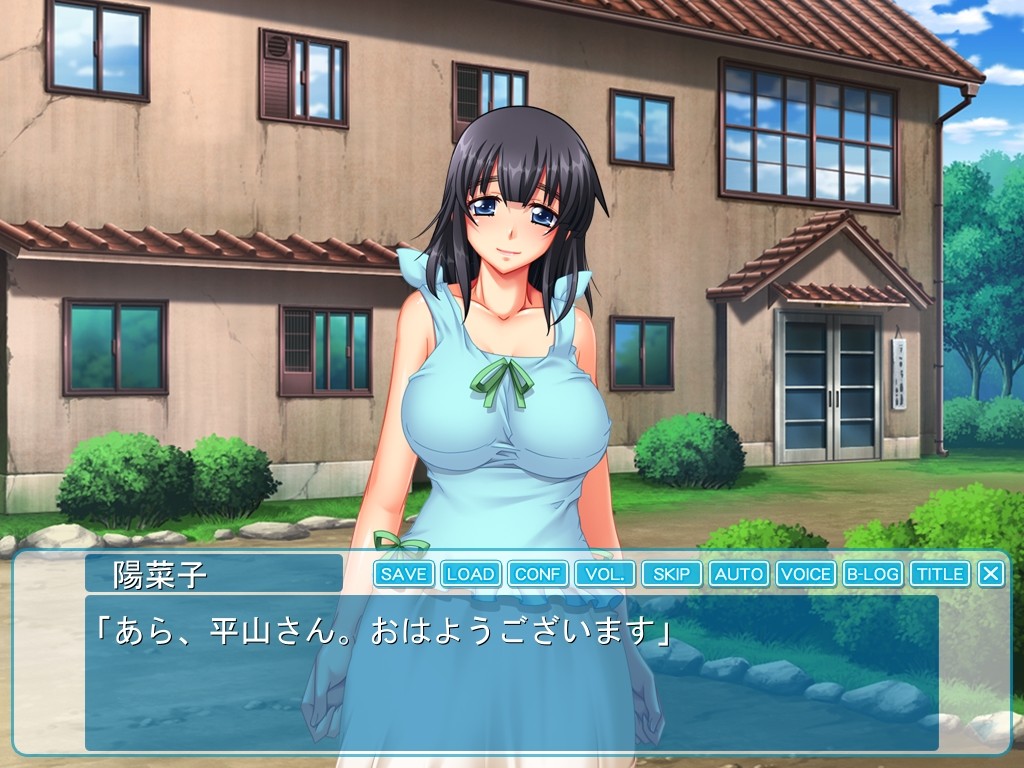Activate SKIP mode
Screen dimensions: 1024x768
click(672, 574)
